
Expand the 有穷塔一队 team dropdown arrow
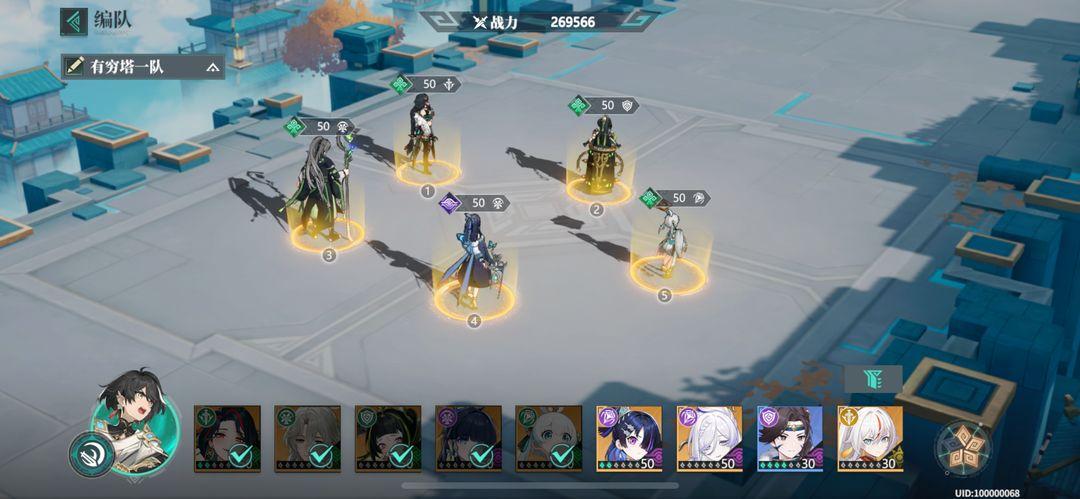tap(212, 68)
